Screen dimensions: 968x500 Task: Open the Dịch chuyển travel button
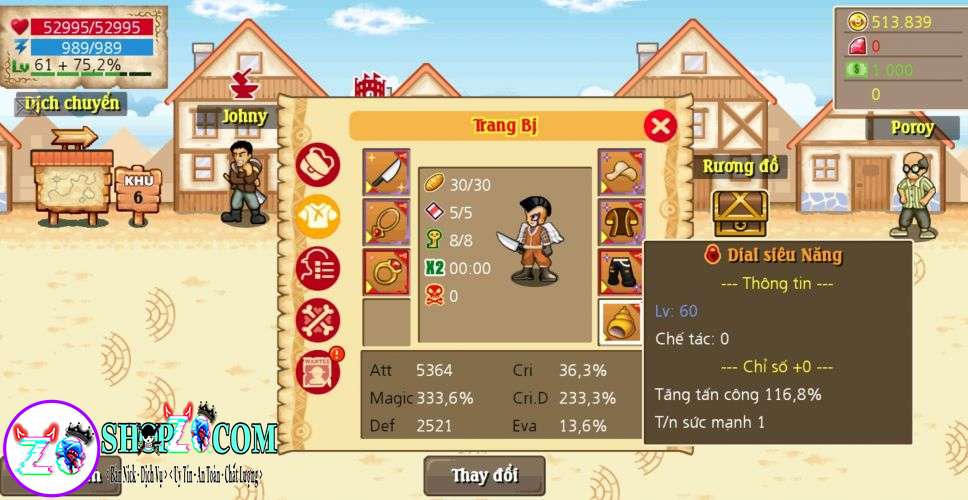tap(72, 103)
